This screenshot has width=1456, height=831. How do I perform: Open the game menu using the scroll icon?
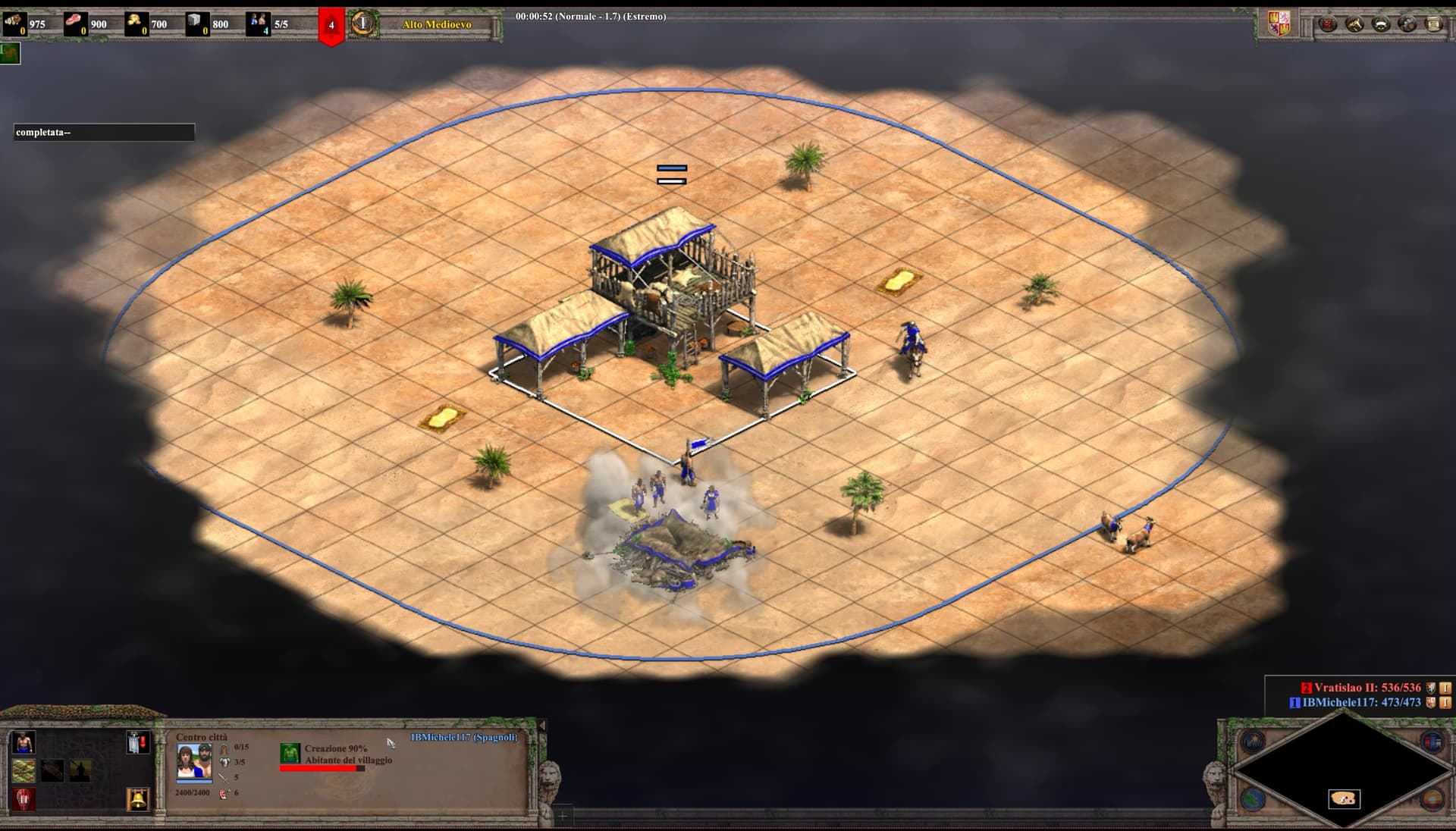click(x=1432, y=24)
